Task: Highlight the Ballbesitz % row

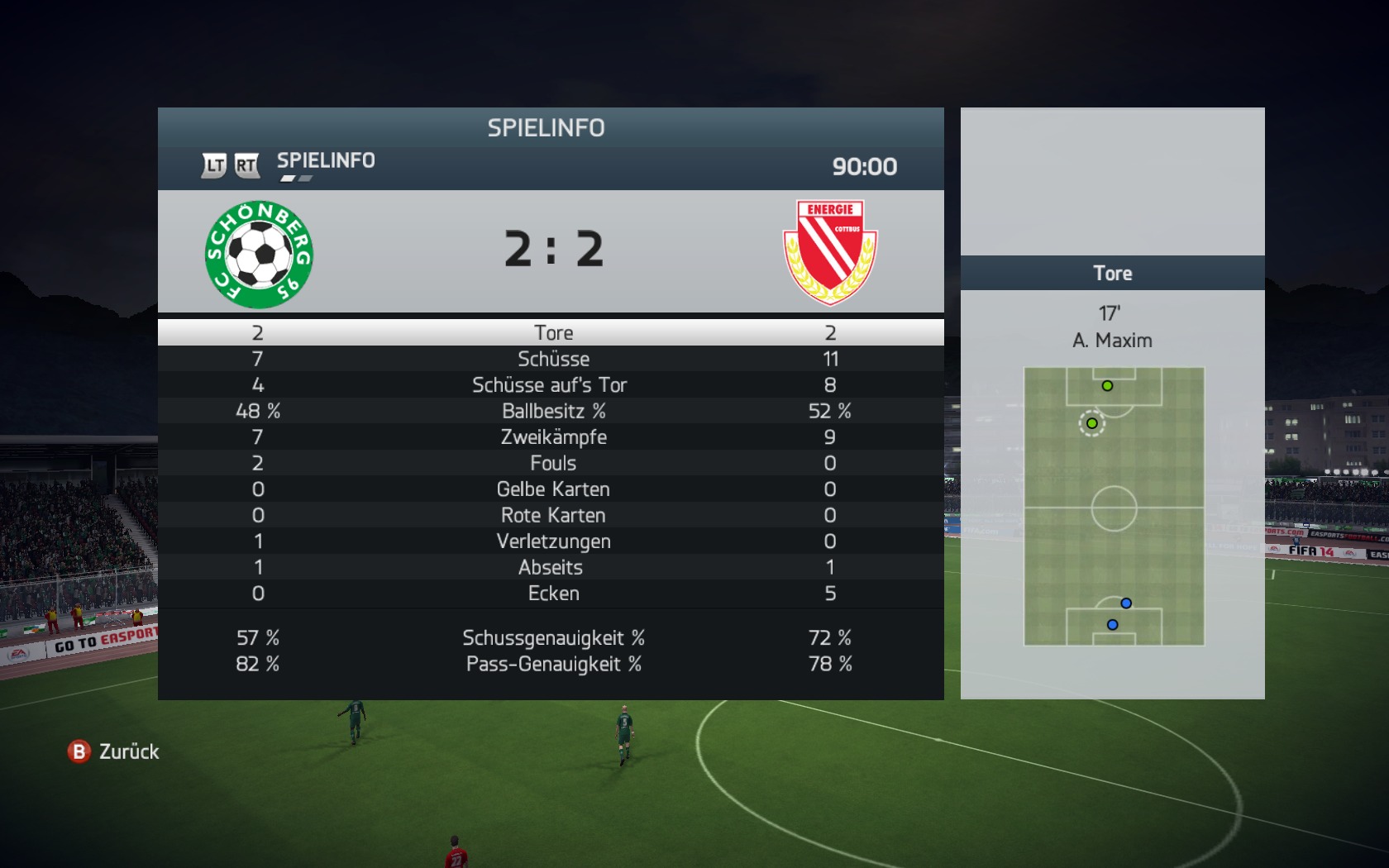Action: click(x=551, y=411)
